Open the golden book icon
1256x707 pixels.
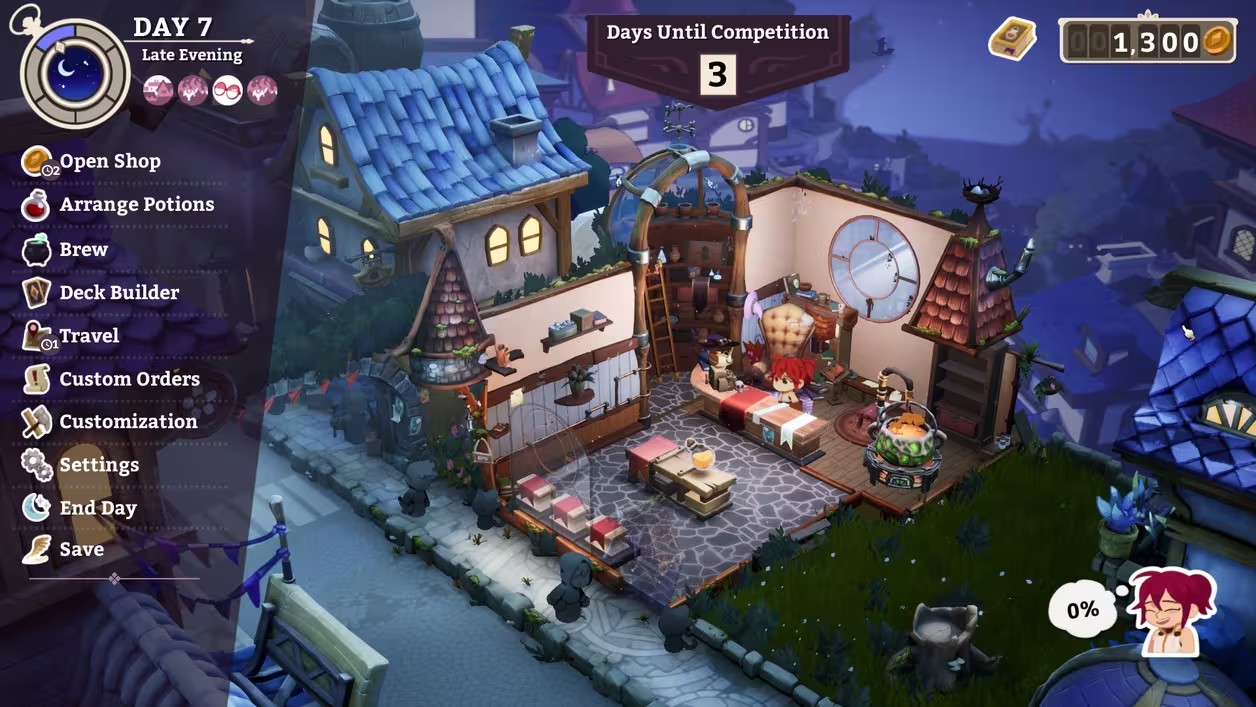1012,39
